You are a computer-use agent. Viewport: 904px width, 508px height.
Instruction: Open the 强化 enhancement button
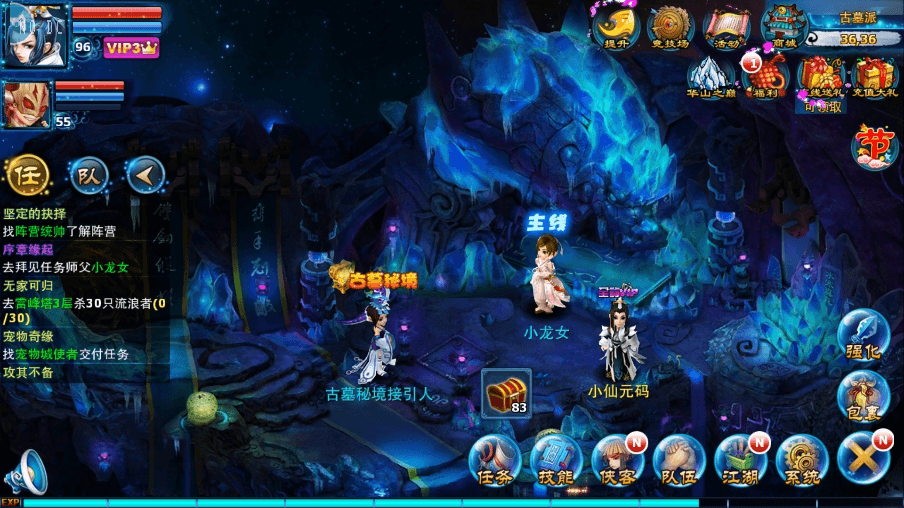[862, 334]
